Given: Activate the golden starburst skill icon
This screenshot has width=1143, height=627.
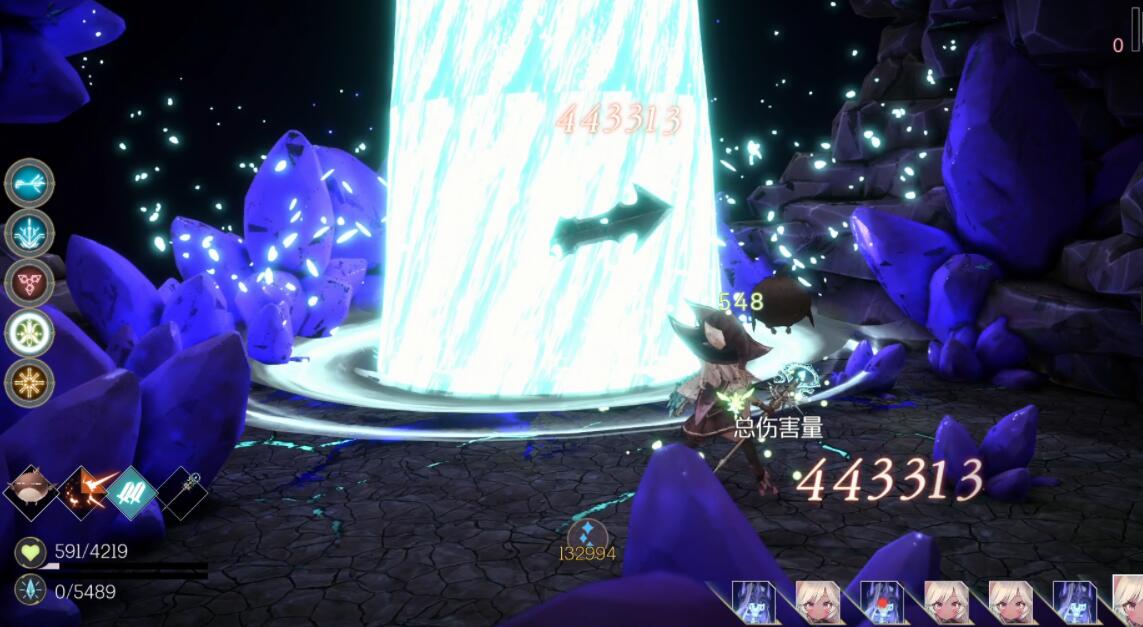Looking at the screenshot, I should pyautogui.click(x=29, y=382).
